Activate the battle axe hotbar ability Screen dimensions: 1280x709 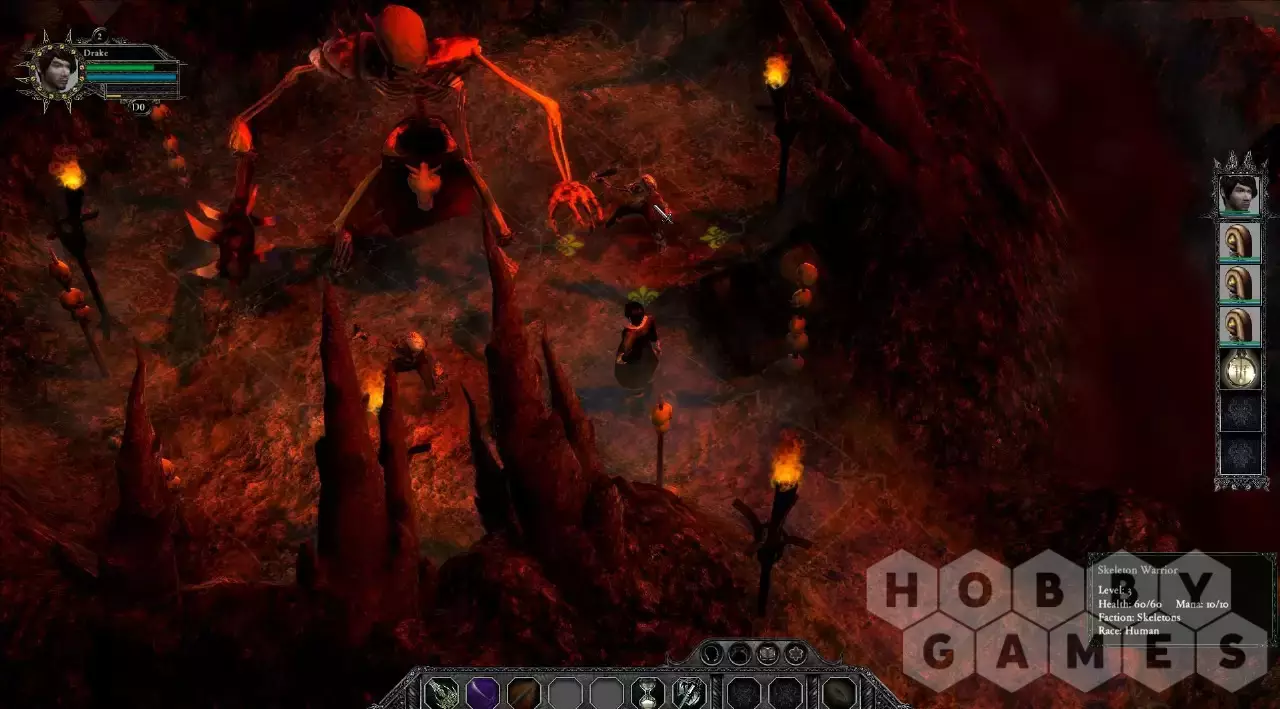[x=688, y=693]
